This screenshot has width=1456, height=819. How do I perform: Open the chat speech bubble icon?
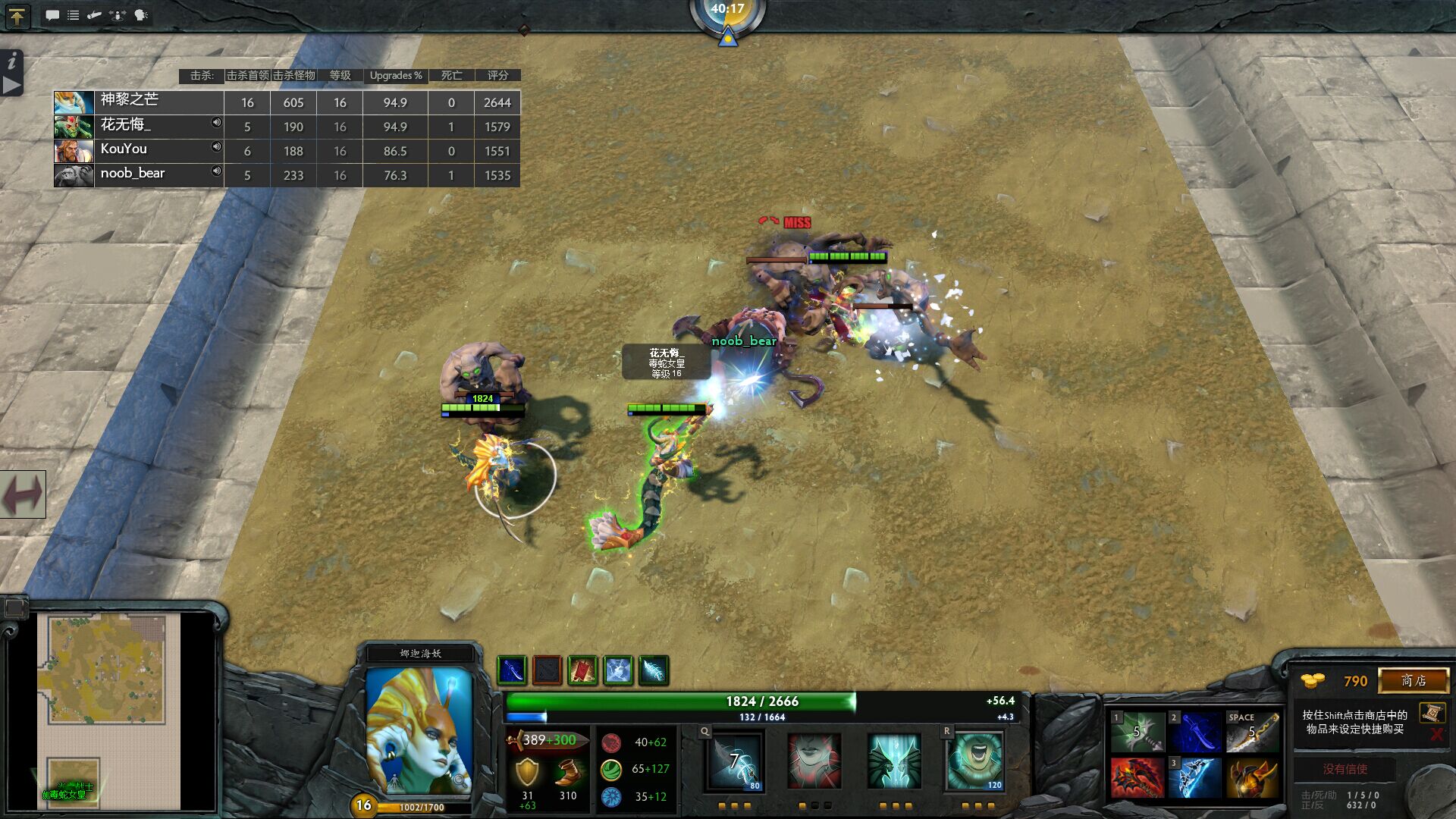(52, 15)
